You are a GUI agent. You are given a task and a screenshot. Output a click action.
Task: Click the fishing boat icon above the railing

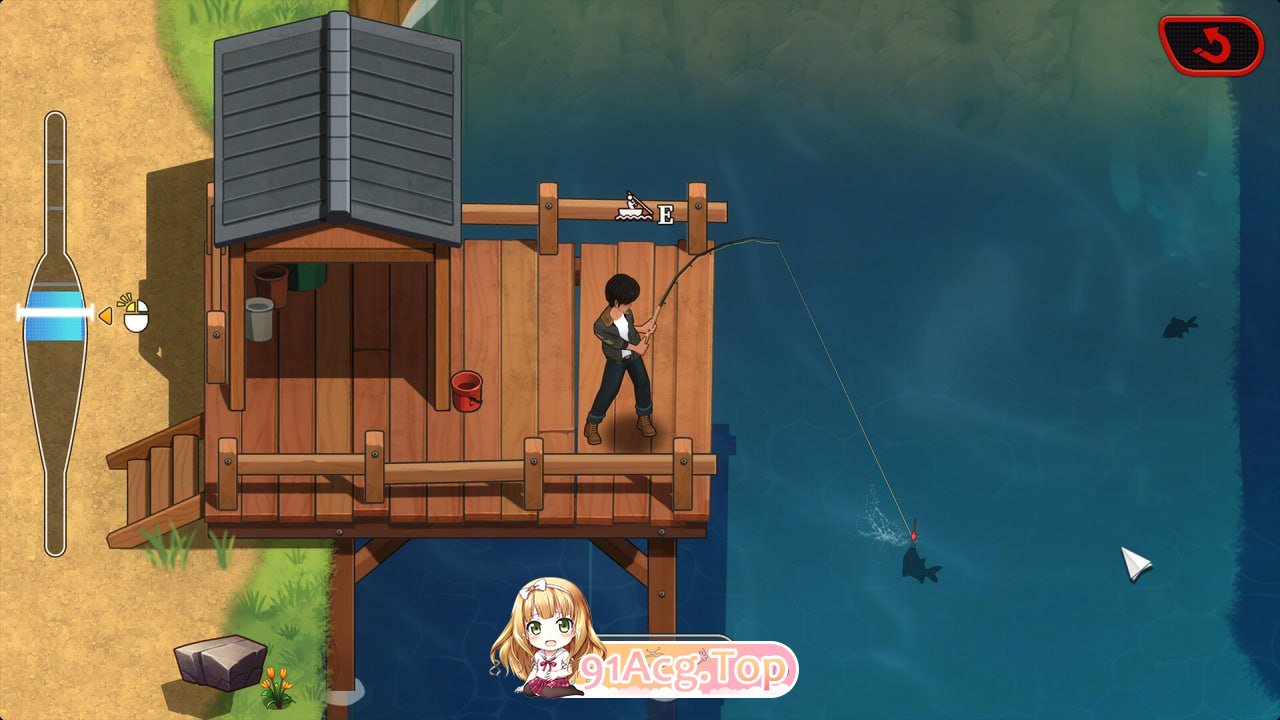630,205
